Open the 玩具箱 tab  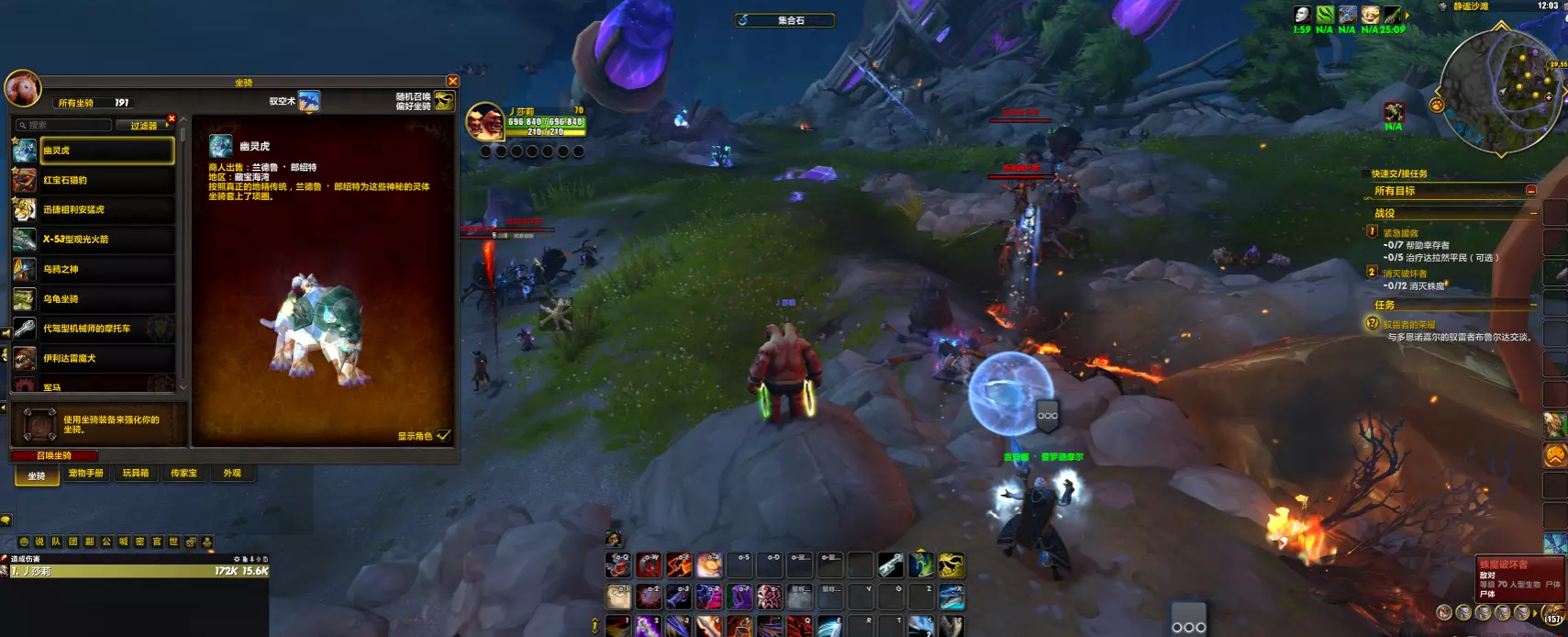(136, 474)
